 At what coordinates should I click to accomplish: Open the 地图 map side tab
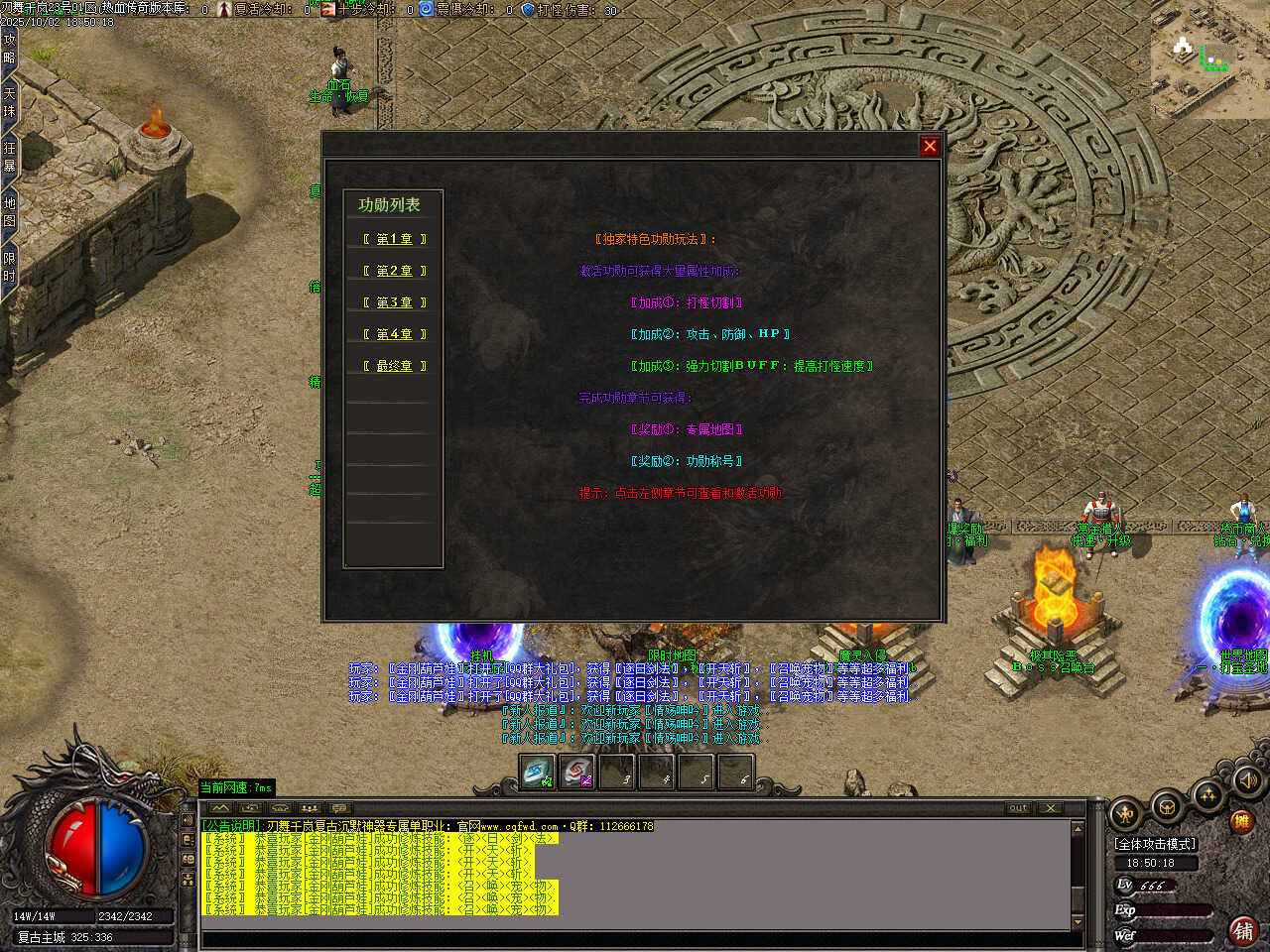[9, 211]
